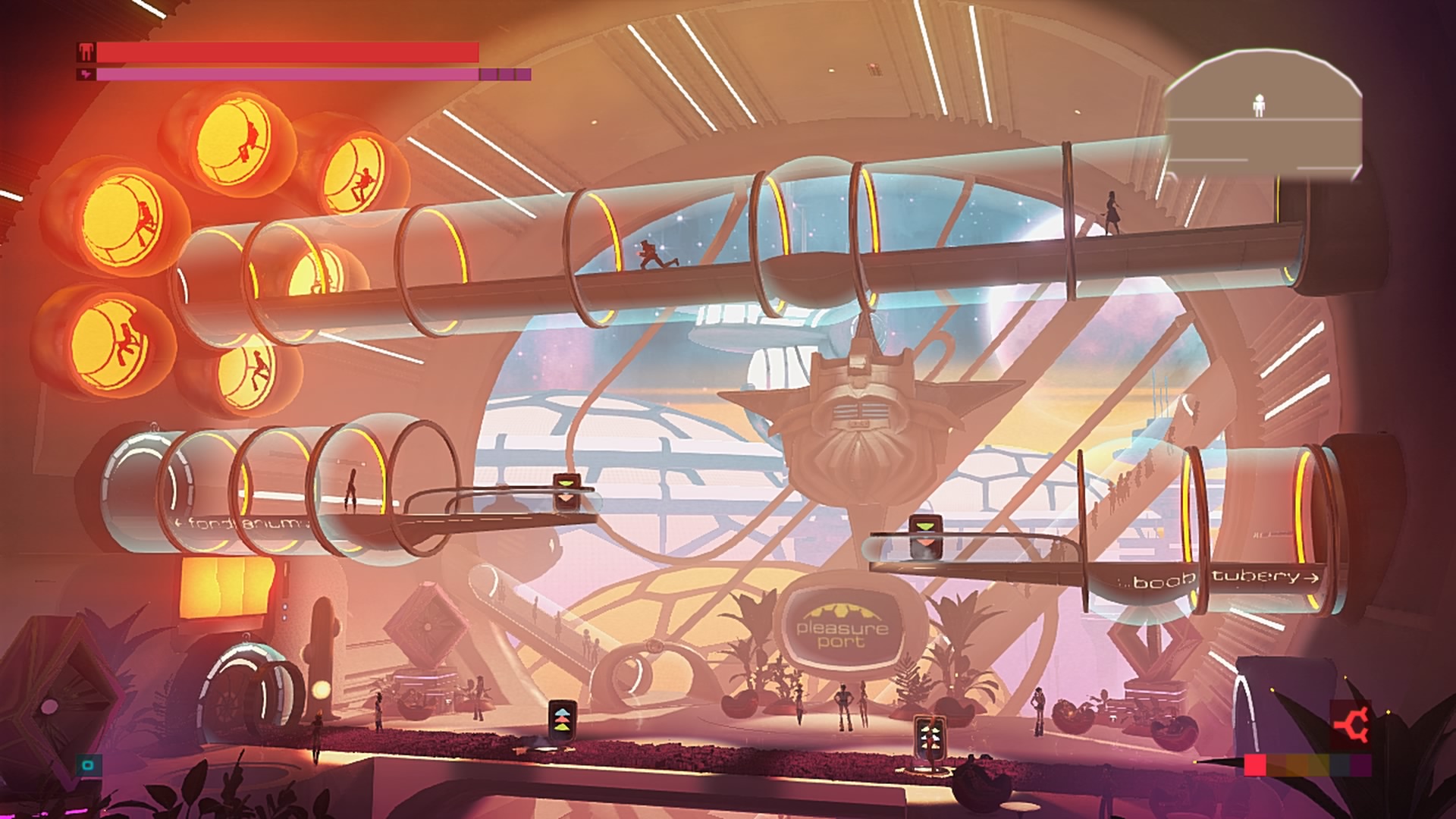Select the white player marker on the minimap

(x=1260, y=105)
